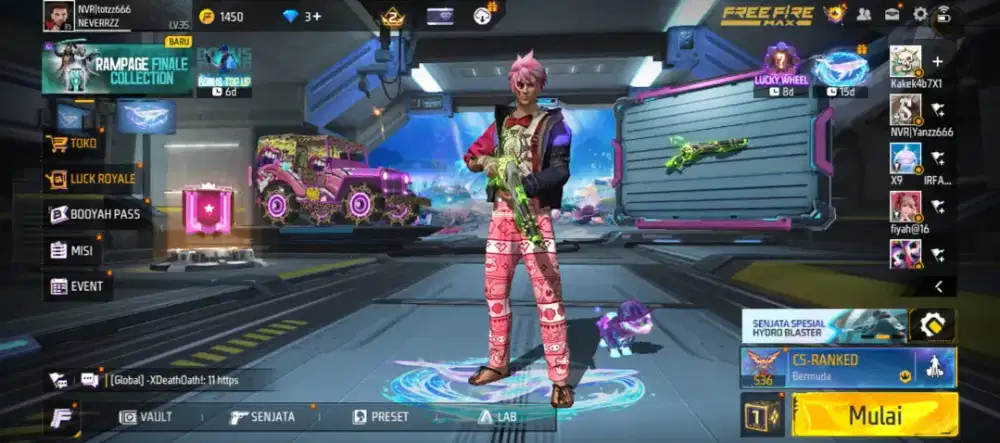Screen dimensions: 1000x443
Task: Collapse the friends list arrow
Action: (938, 287)
